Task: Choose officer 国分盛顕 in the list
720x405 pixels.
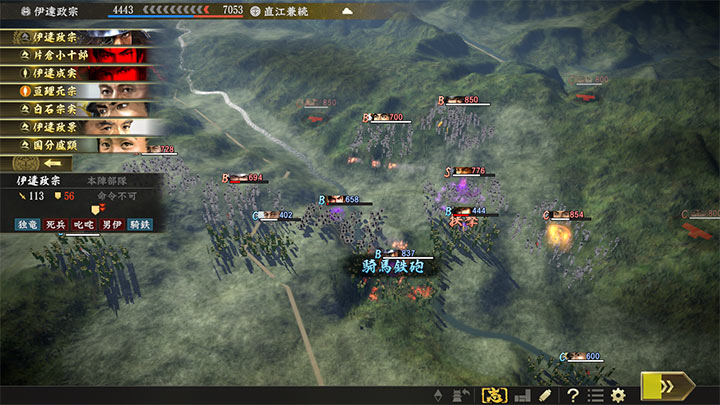Action: click(82, 145)
